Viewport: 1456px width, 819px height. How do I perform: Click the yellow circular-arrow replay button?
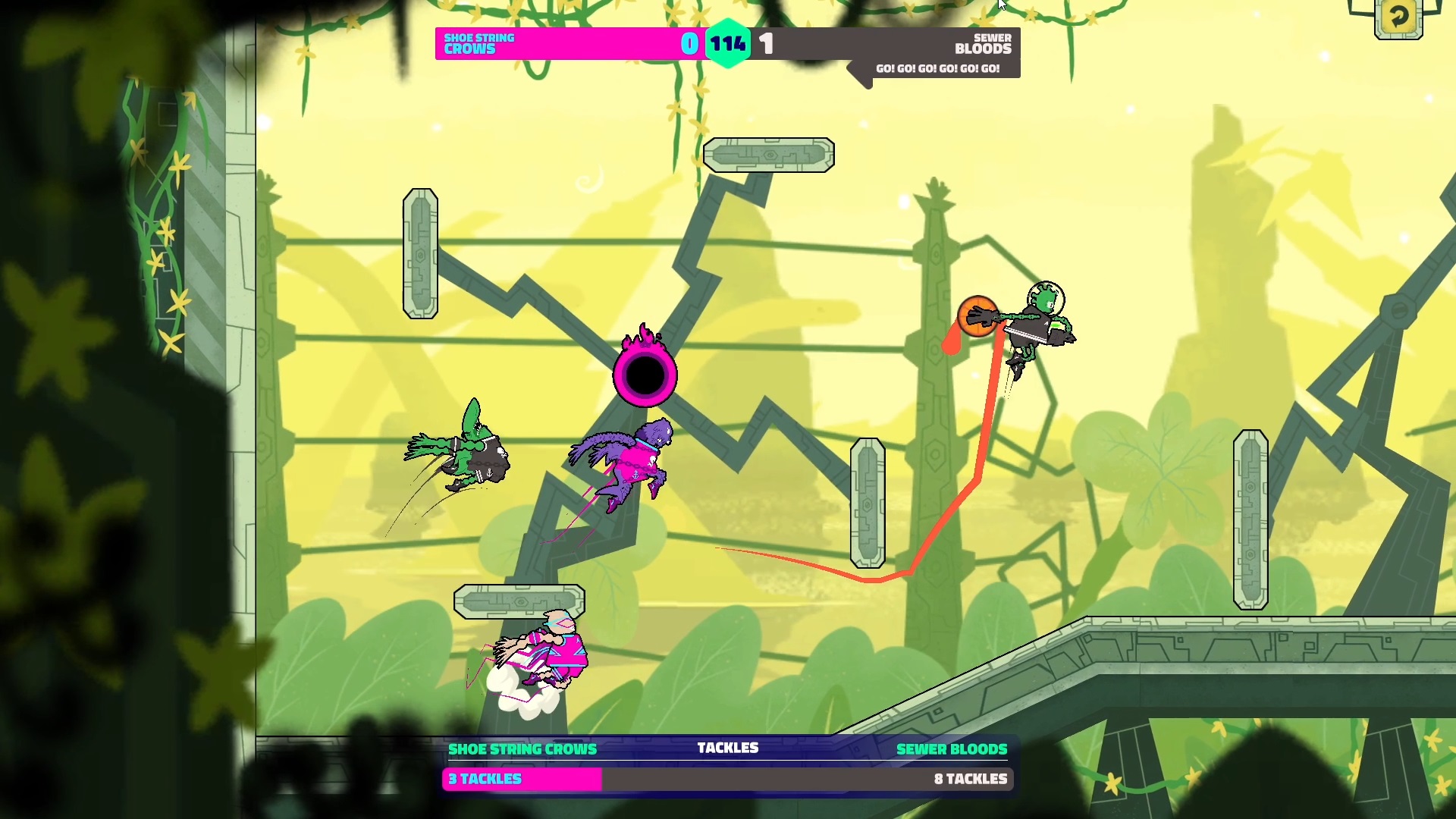[x=1398, y=17]
